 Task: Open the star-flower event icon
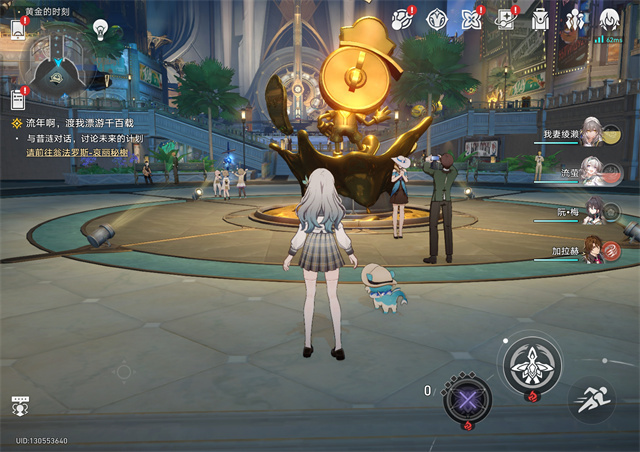click(471, 18)
